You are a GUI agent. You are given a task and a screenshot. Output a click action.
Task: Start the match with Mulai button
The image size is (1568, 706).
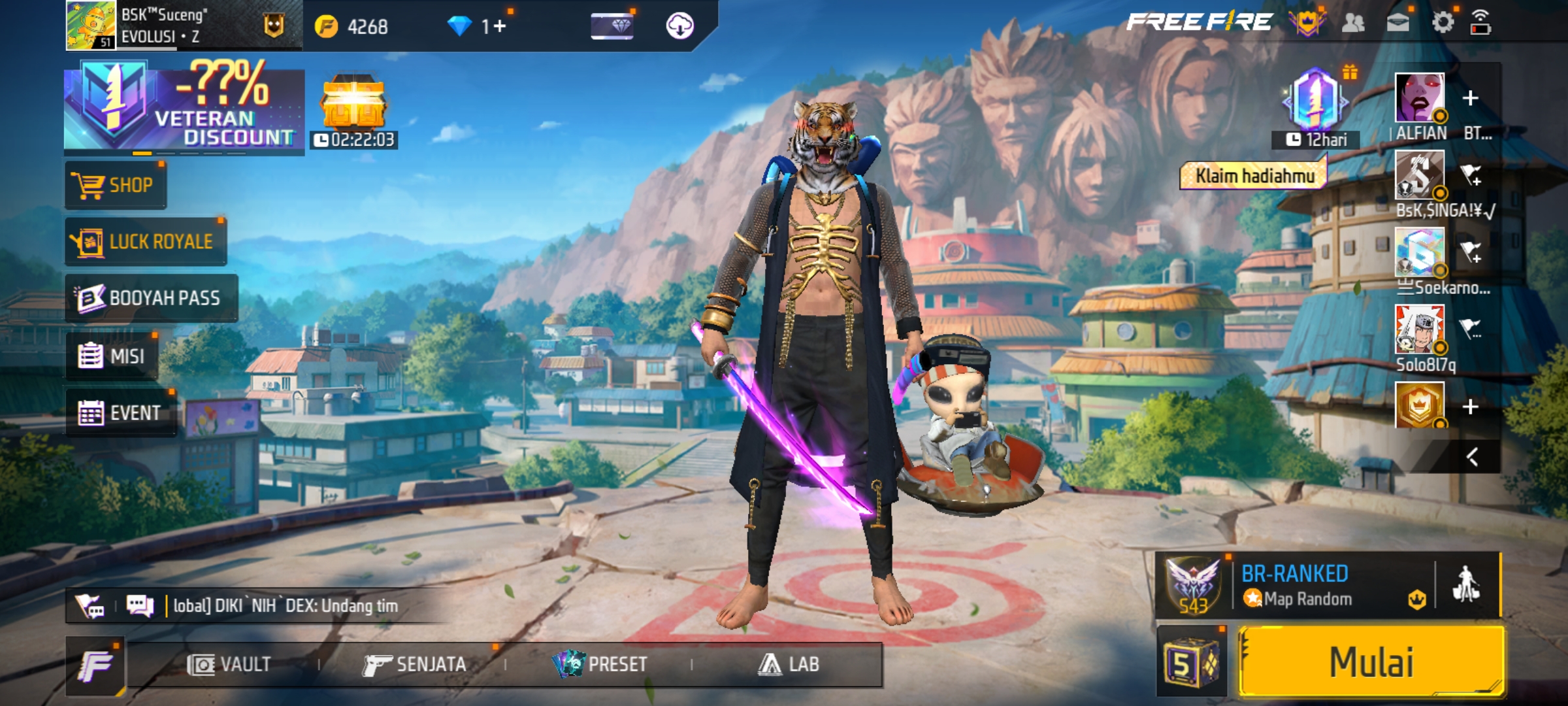click(x=1372, y=662)
